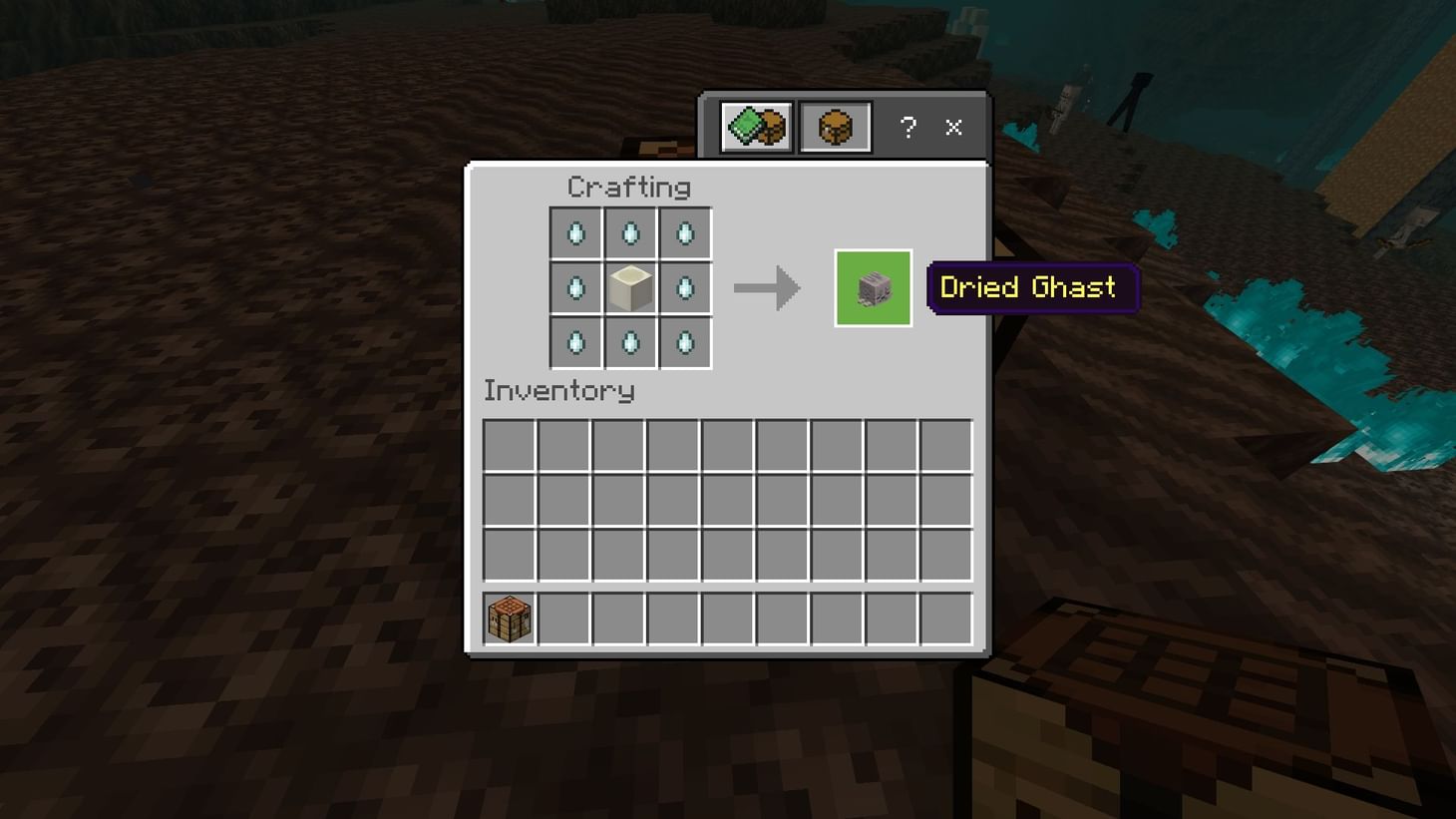Click the middle-left ghast tear
This screenshot has height=819, width=1456.
coord(576,287)
